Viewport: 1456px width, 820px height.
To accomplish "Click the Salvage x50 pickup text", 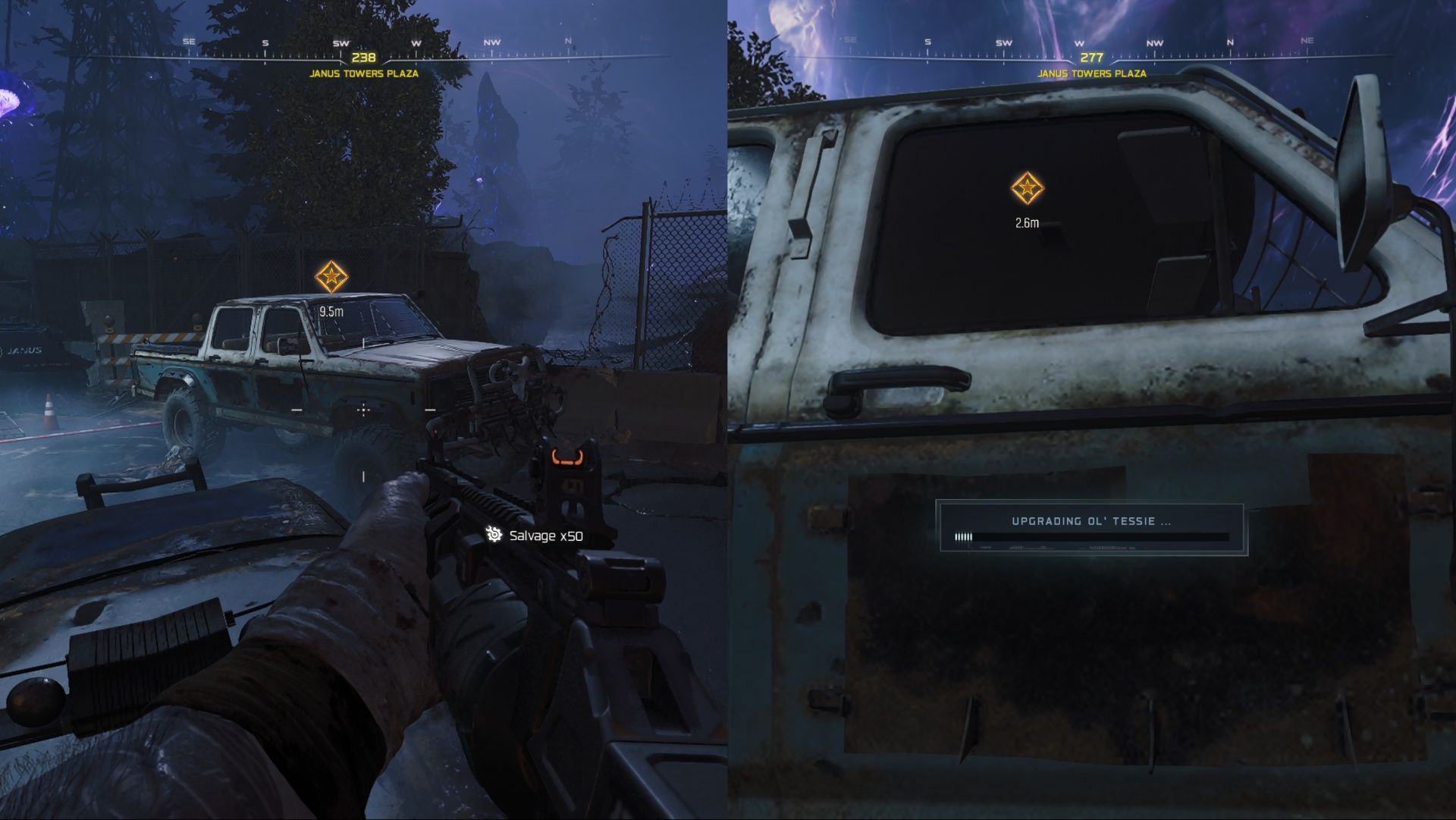I will (545, 536).
